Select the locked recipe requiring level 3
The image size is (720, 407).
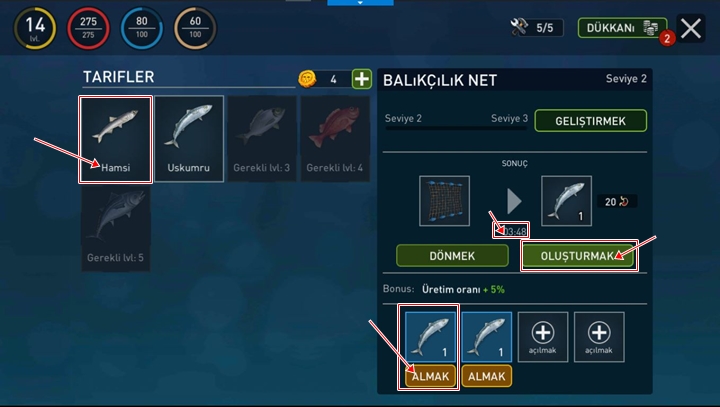click(262, 139)
